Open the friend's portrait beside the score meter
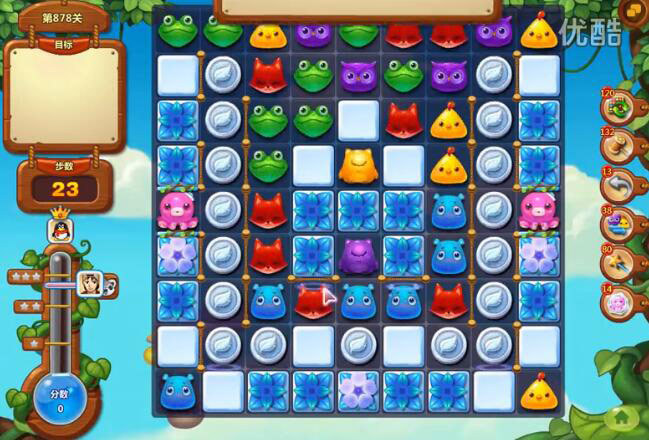Screen dimensions: 649x440 (91, 284)
